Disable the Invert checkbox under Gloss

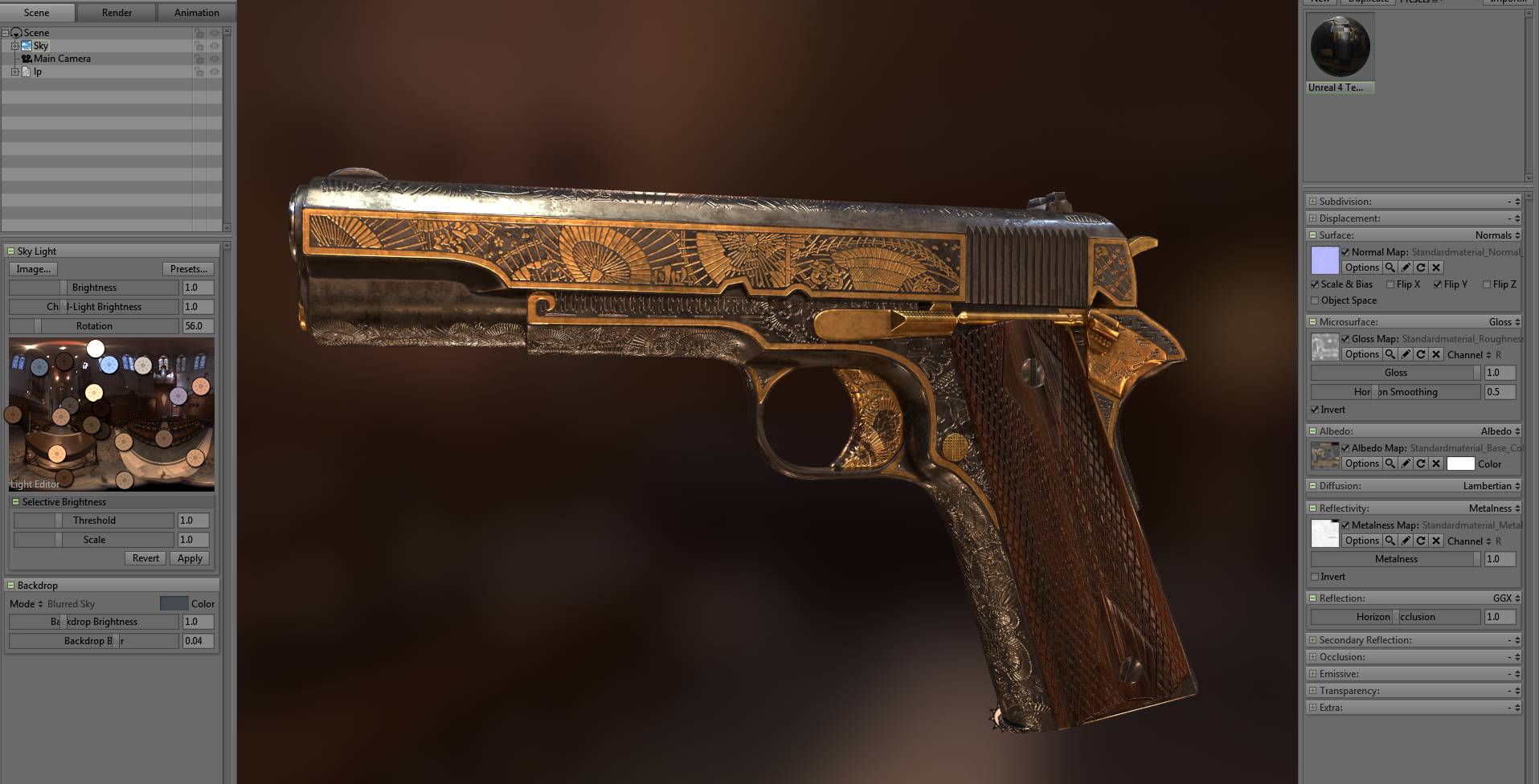click(x=1315, y=410)
